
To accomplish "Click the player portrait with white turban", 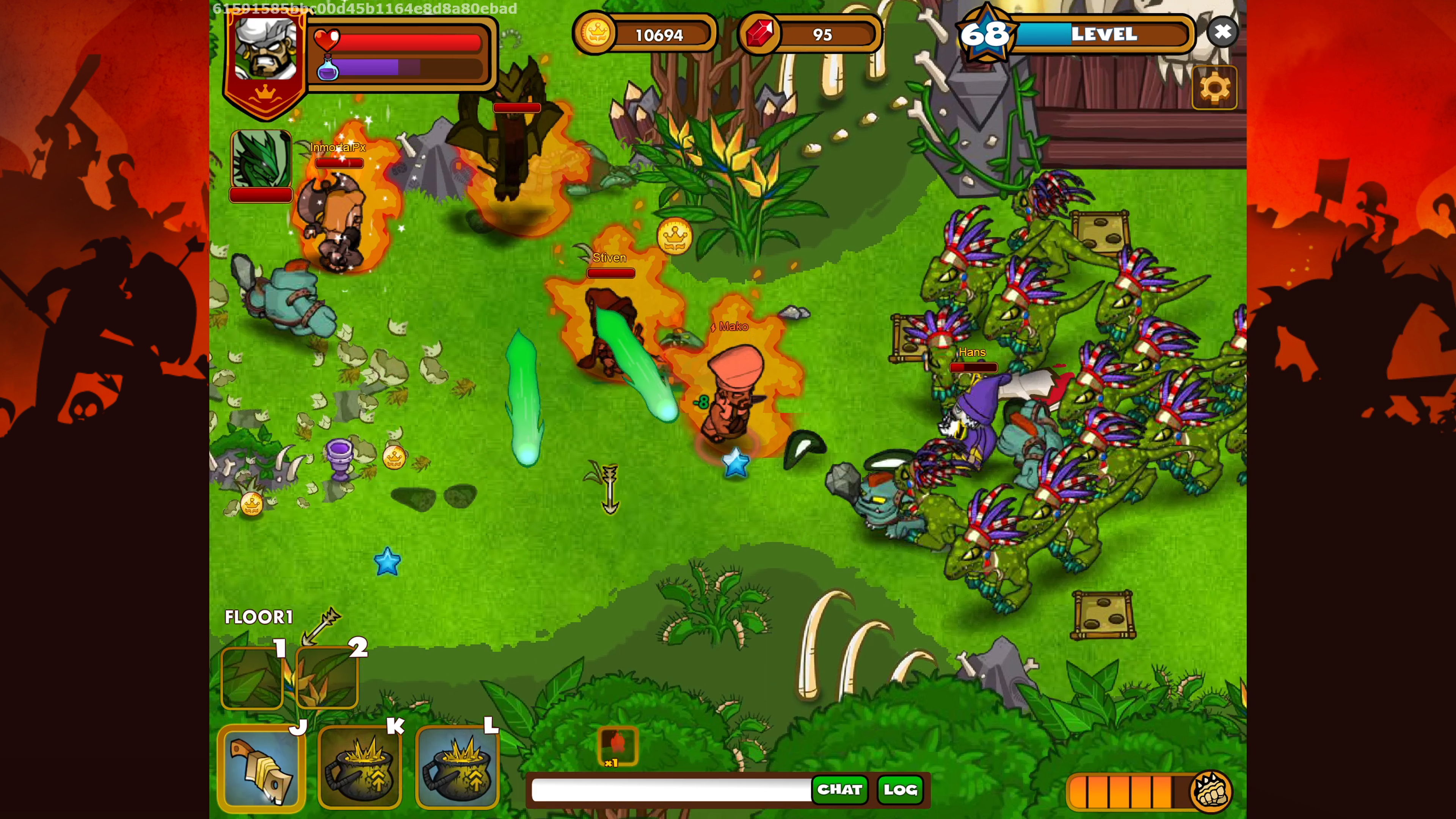I will point(265,49).
